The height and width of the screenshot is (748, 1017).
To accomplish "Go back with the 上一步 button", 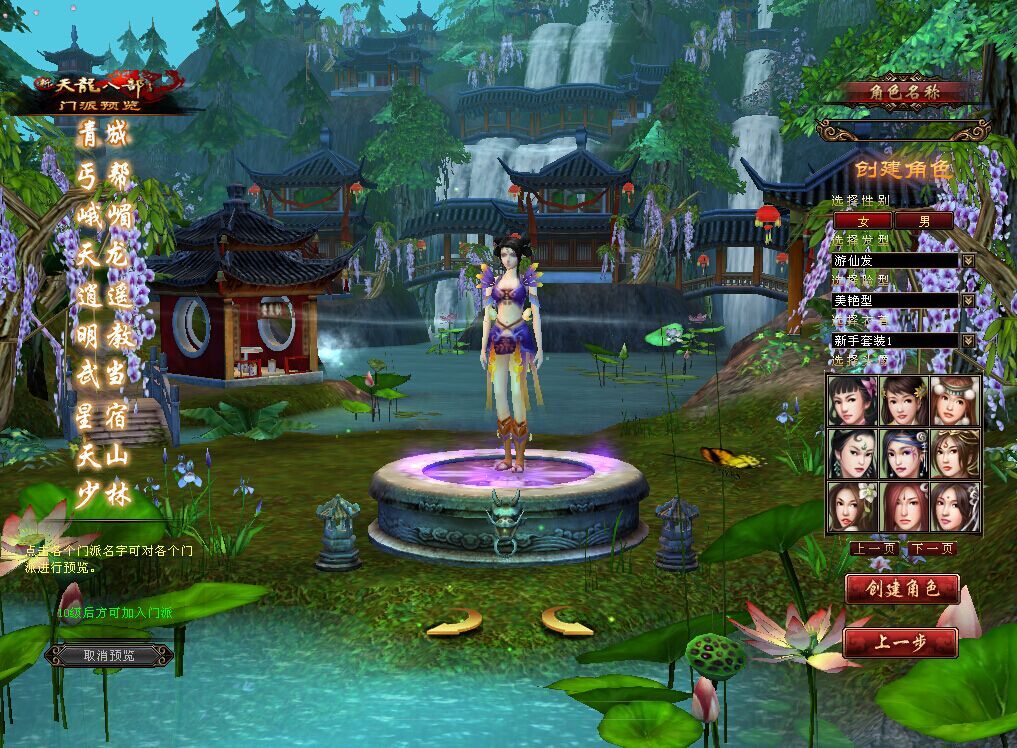I will pyautogui.click(x=900, y=643).
